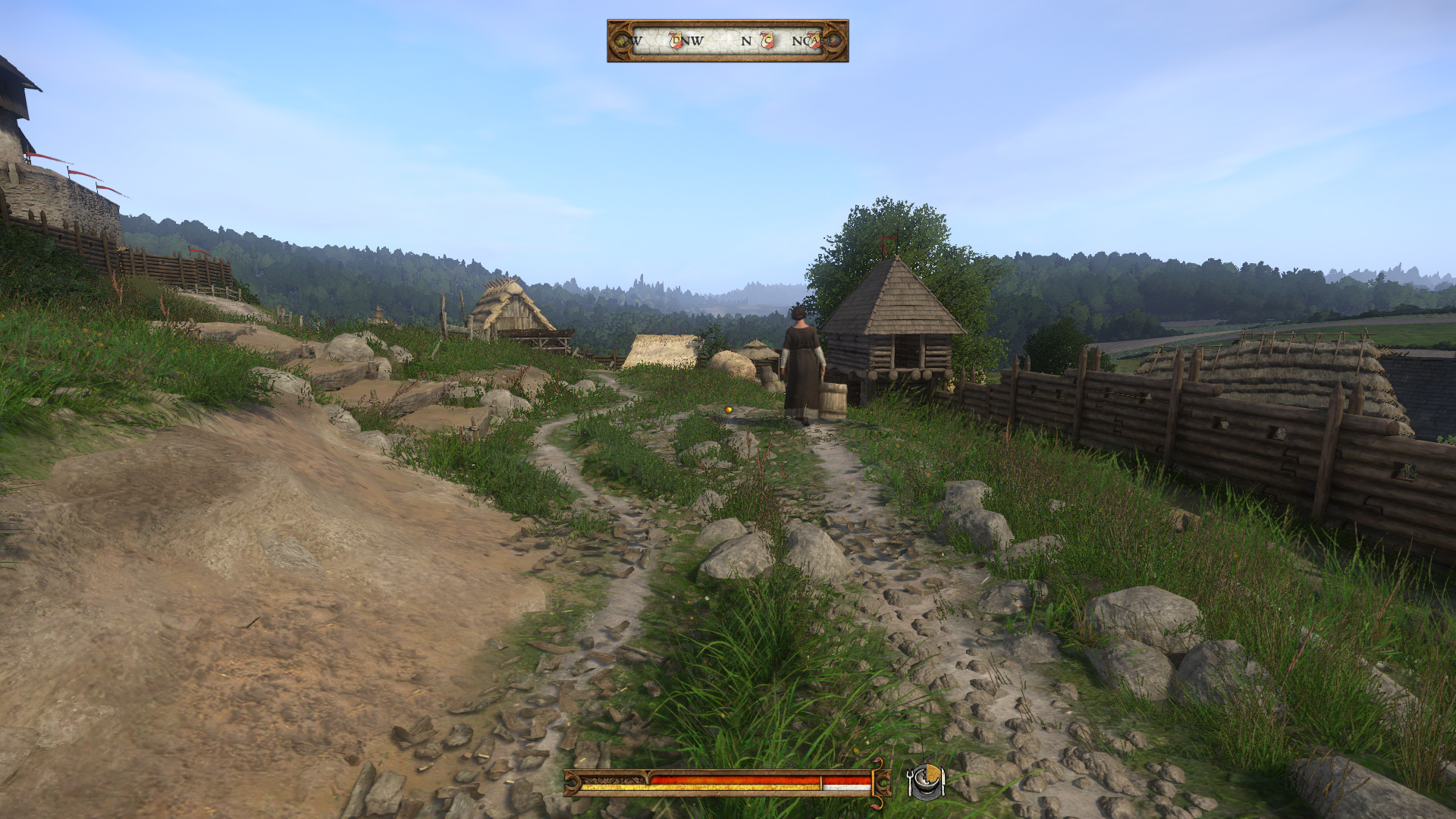Click the NW direction label on the compass
1456x819 pixels.
click(694, 40)
